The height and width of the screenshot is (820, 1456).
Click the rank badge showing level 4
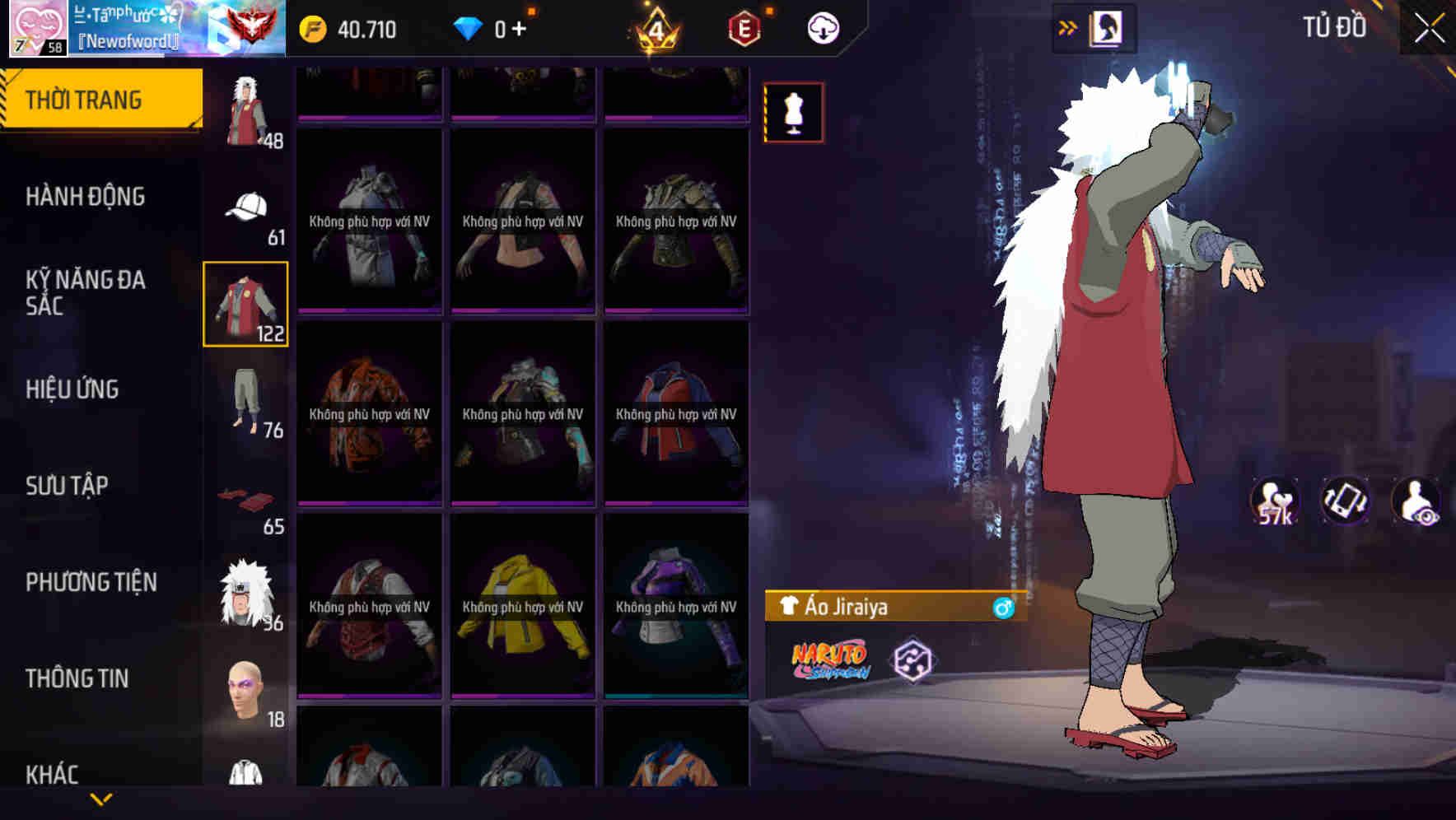pyautogui.click(x=655, y=30)
